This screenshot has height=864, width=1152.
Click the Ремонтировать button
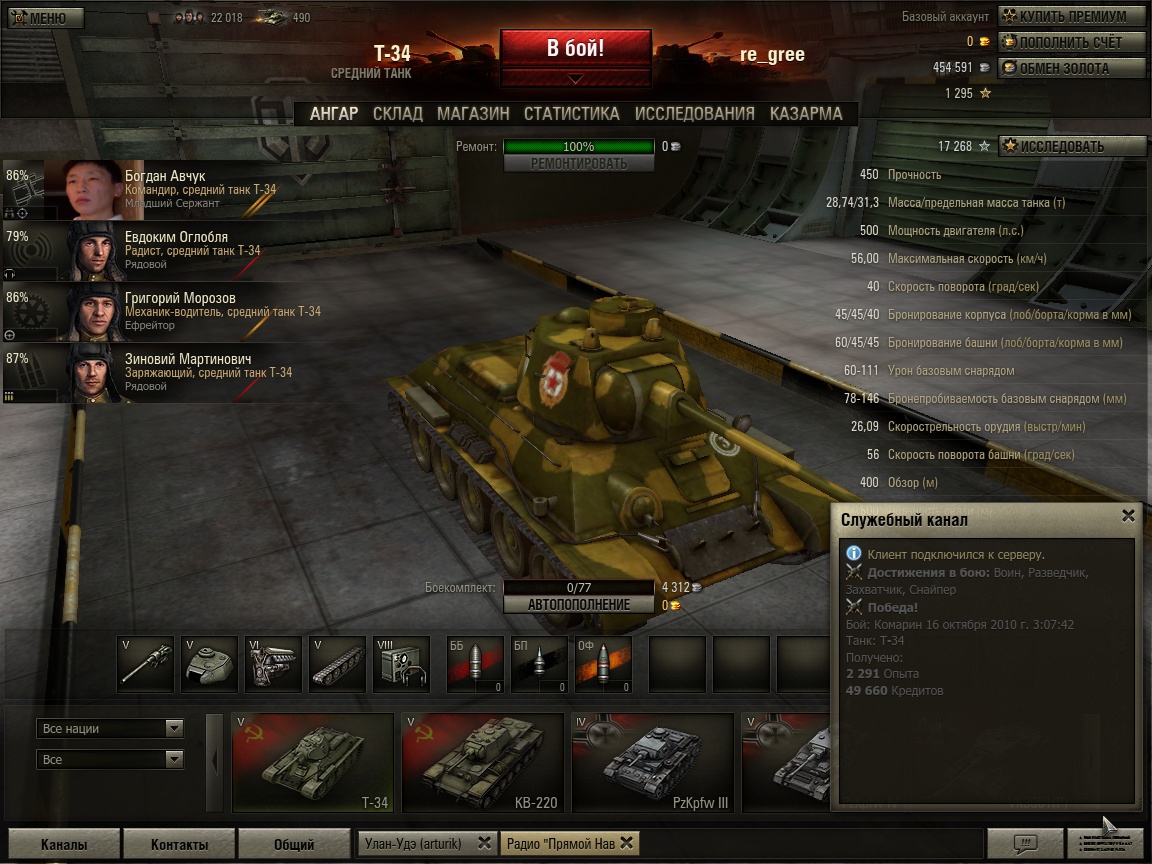click(x=579, y=163)
